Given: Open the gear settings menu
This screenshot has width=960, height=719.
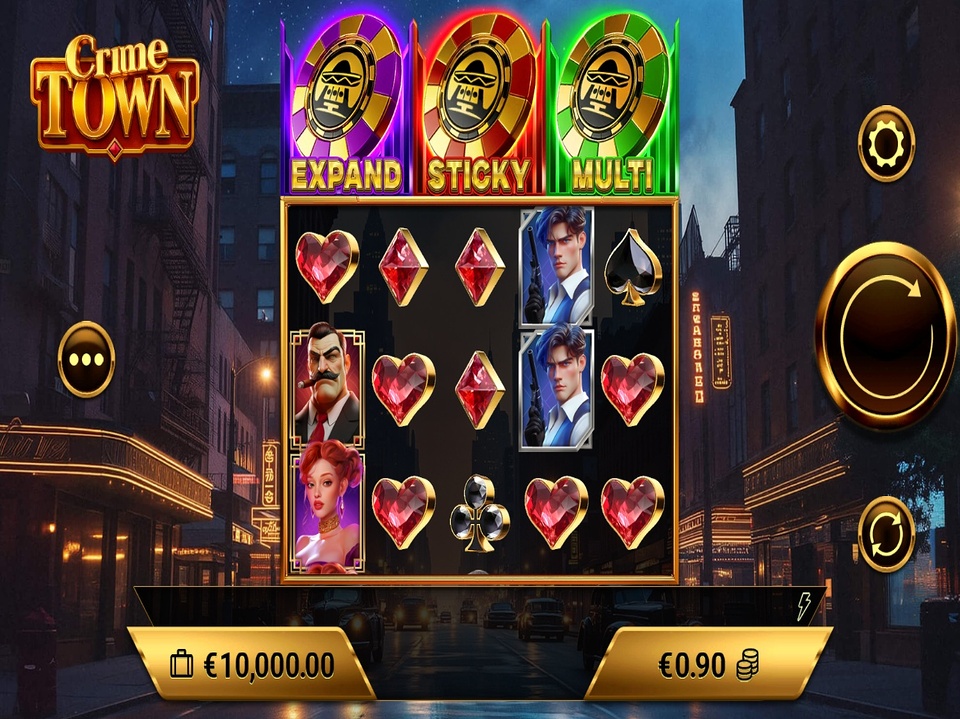Looking at the screenshot, I should 886,144.
